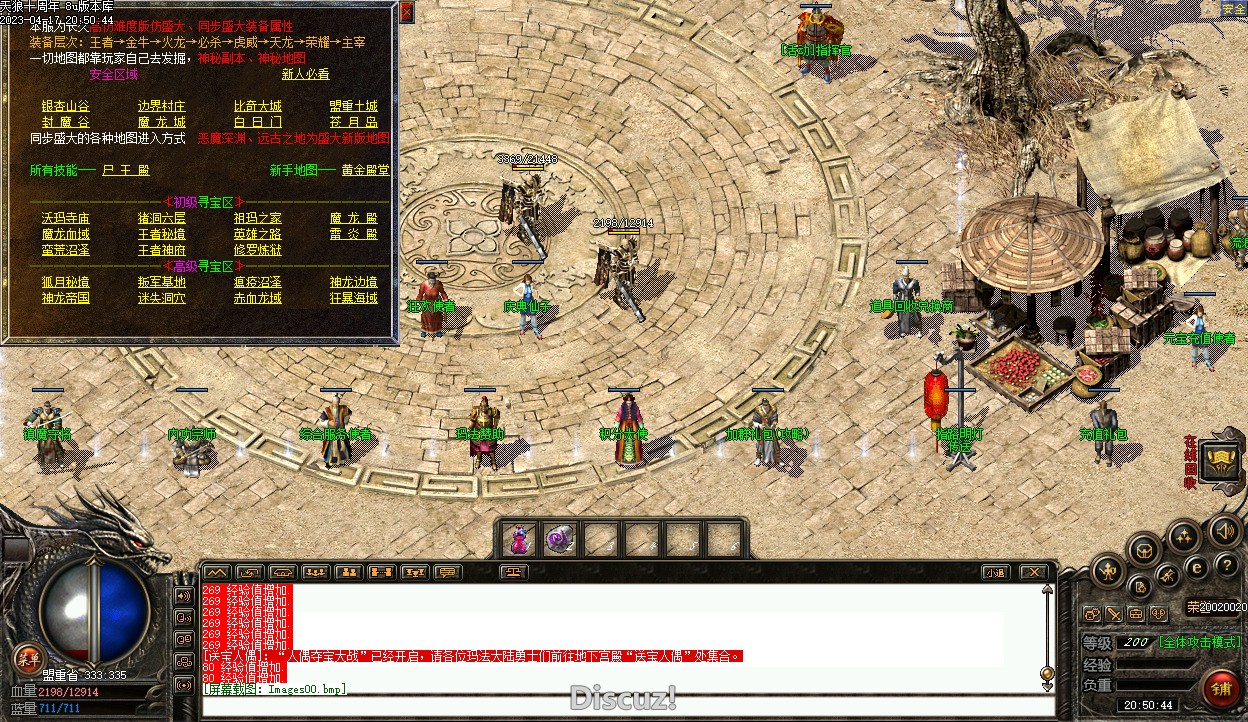The height and width of the screenshot is (722, 1248).
Task: Teleport to 银杏山谷
Action: coord(65,106)
